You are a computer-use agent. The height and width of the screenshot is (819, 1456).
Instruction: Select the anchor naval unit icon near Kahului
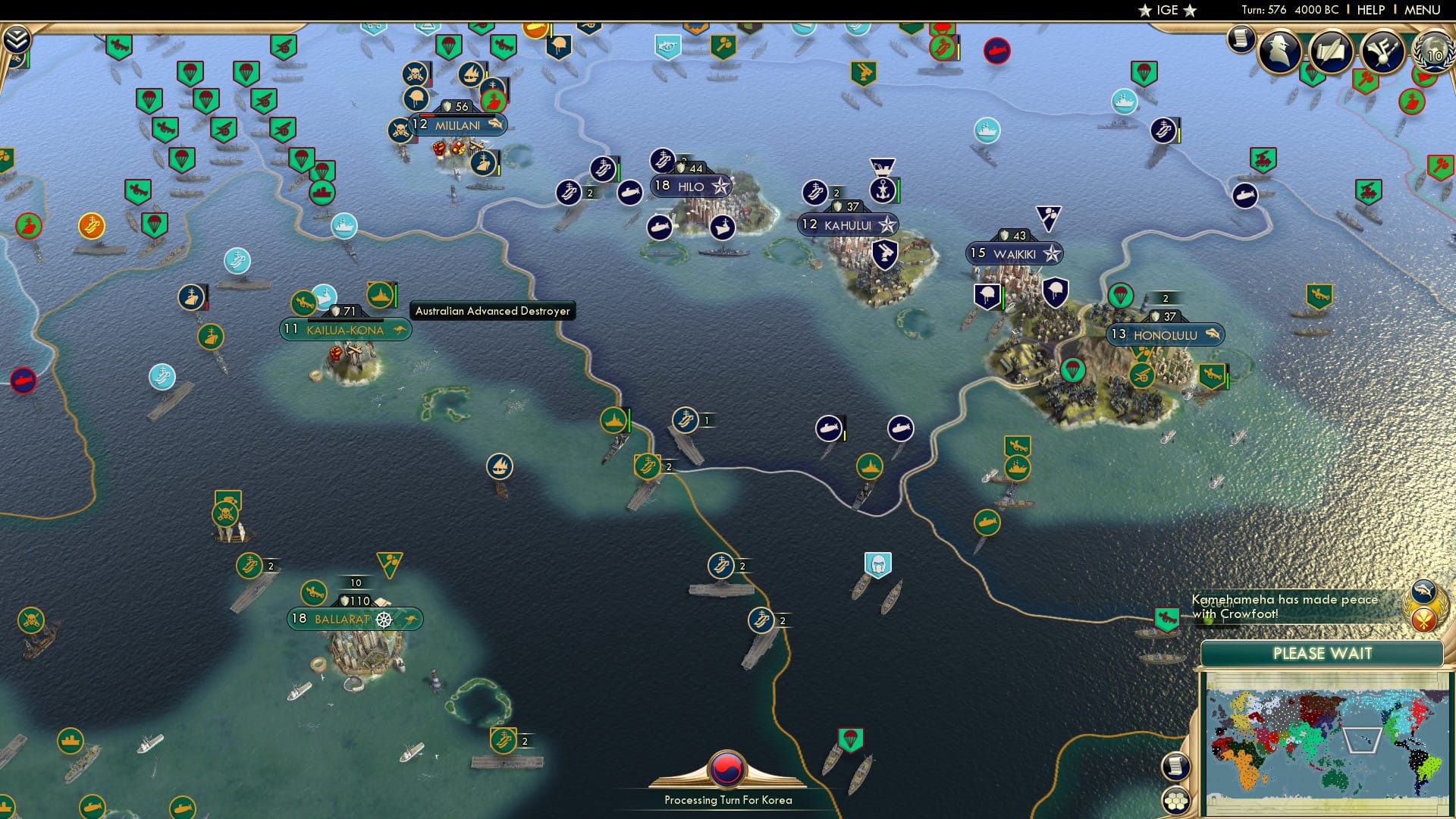click(882, 191)
